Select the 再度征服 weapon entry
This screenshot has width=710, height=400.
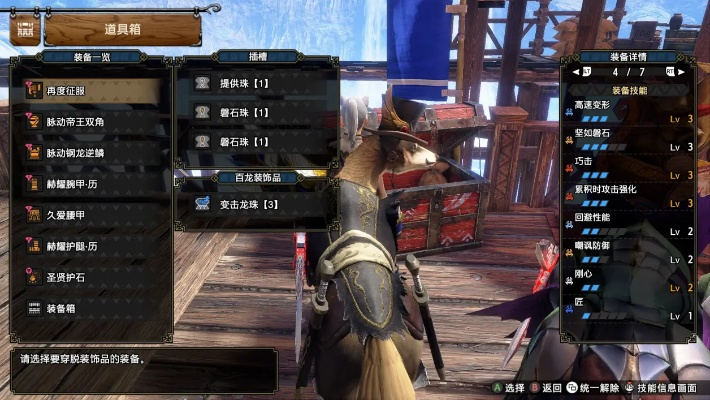point(90,90)
